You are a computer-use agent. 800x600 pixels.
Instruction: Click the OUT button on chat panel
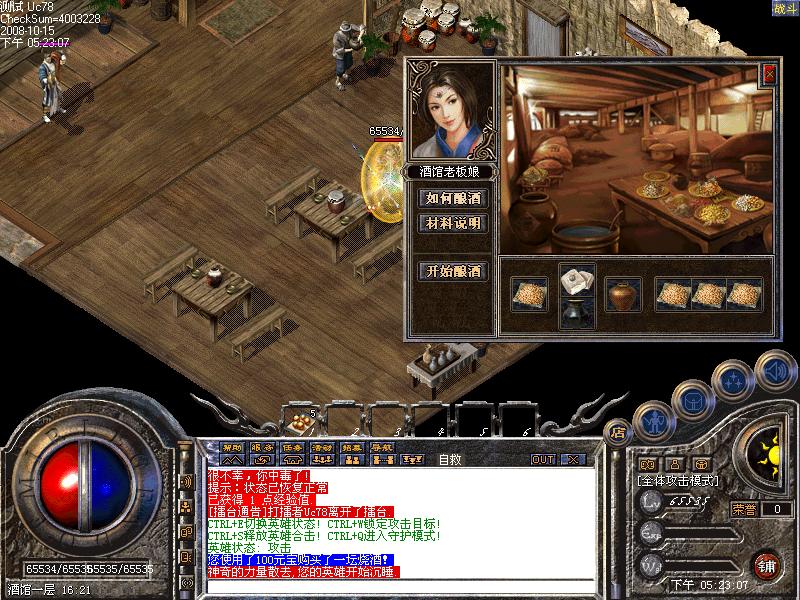point(542,459)
